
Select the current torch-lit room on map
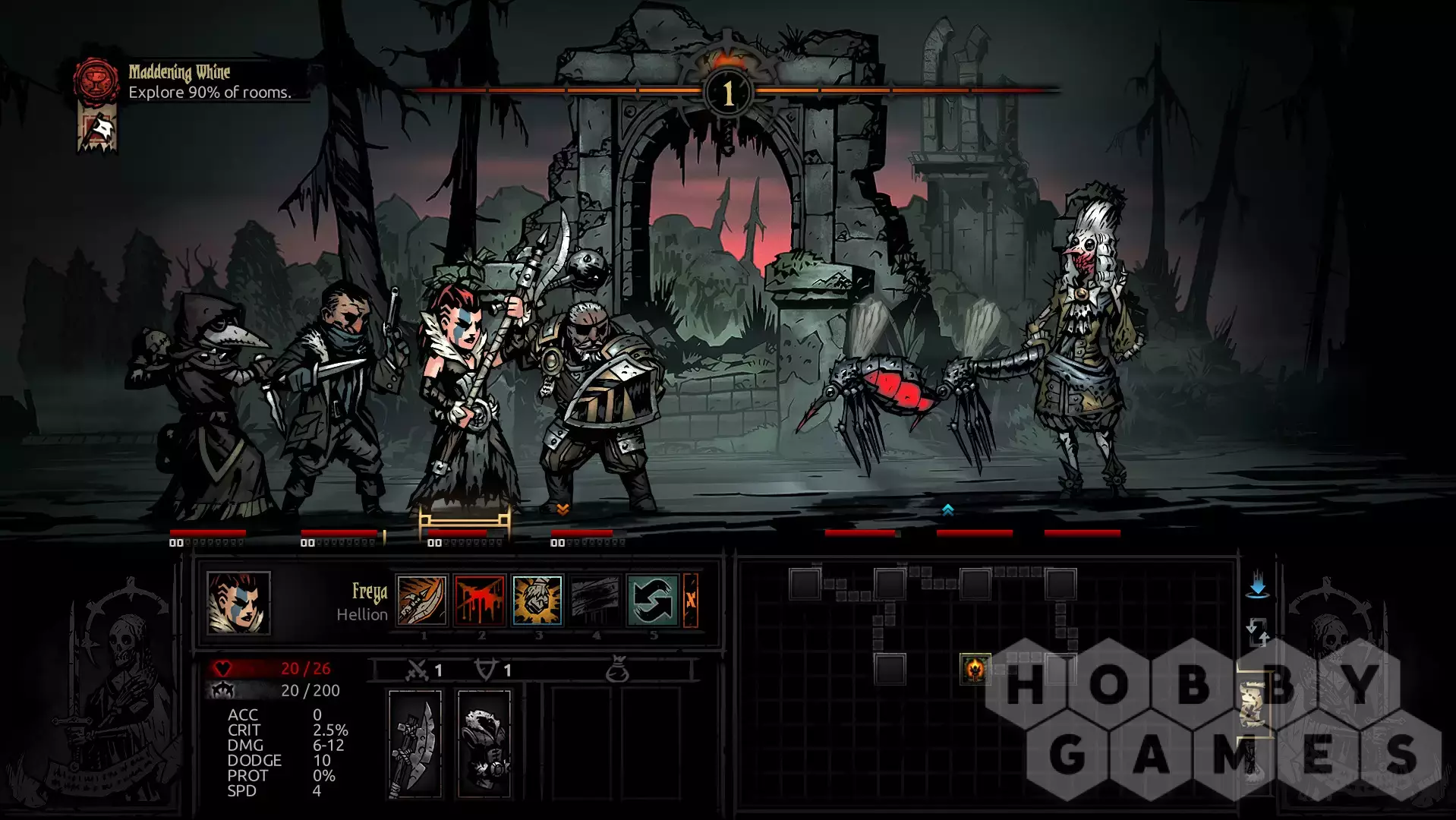(975, 669)
